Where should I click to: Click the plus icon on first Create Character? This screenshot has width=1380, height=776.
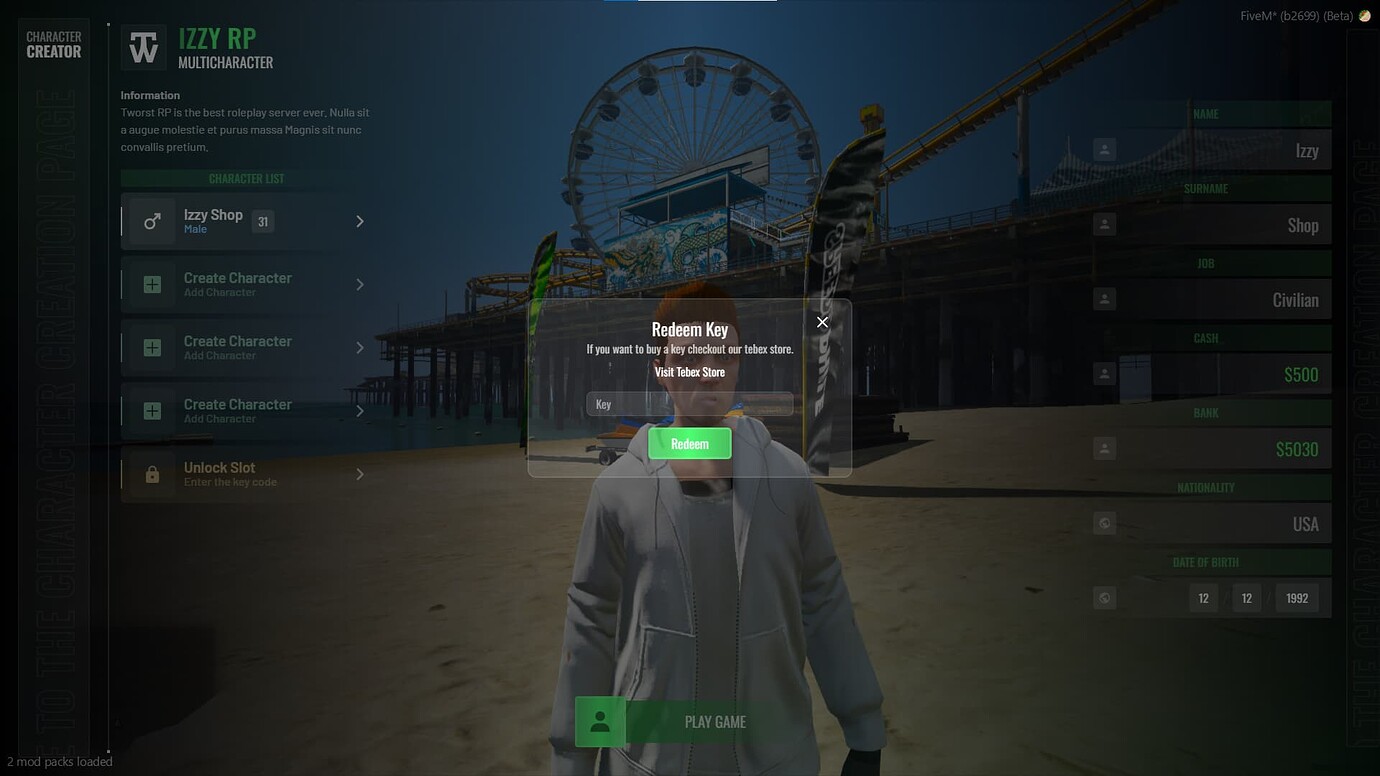tap(152, 284)
